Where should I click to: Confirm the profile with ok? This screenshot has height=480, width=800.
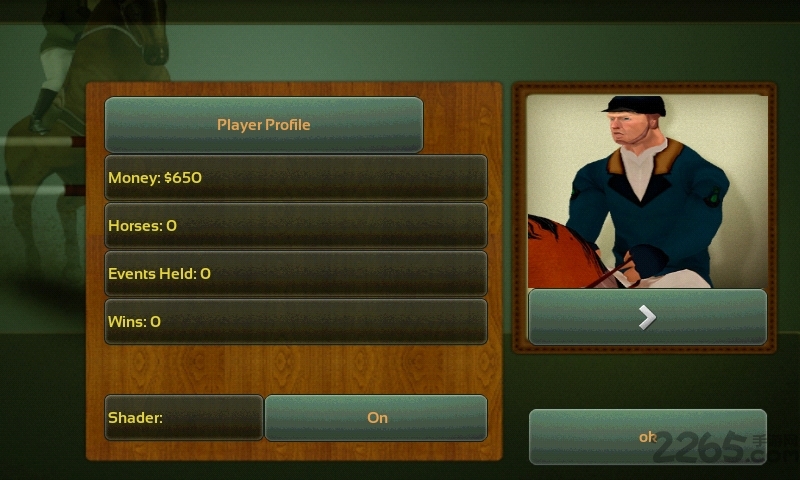647,437
